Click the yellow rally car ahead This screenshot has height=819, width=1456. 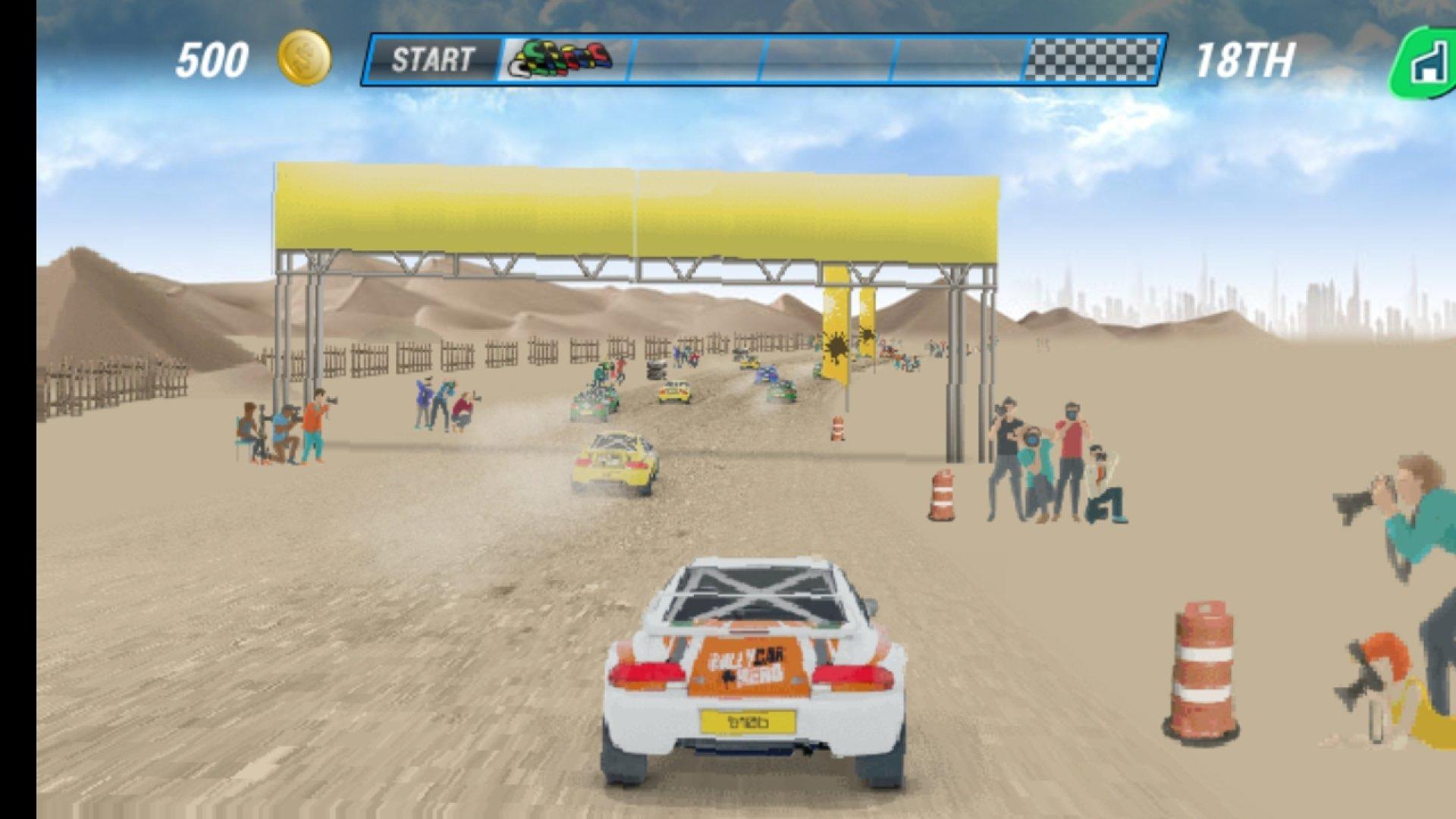pos(618,459)
